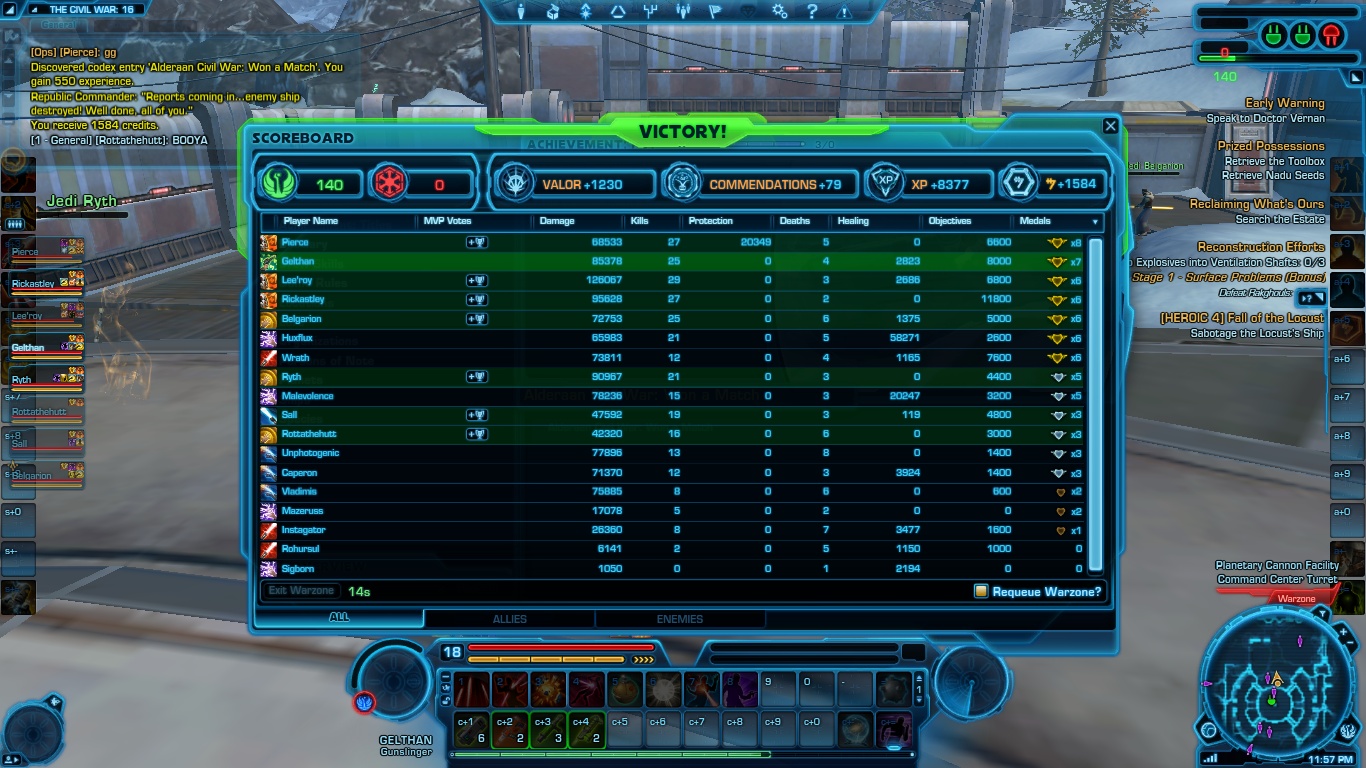1366x768 pixels.
Task: Switch to the Allies tab
Action: coord(509,619)
